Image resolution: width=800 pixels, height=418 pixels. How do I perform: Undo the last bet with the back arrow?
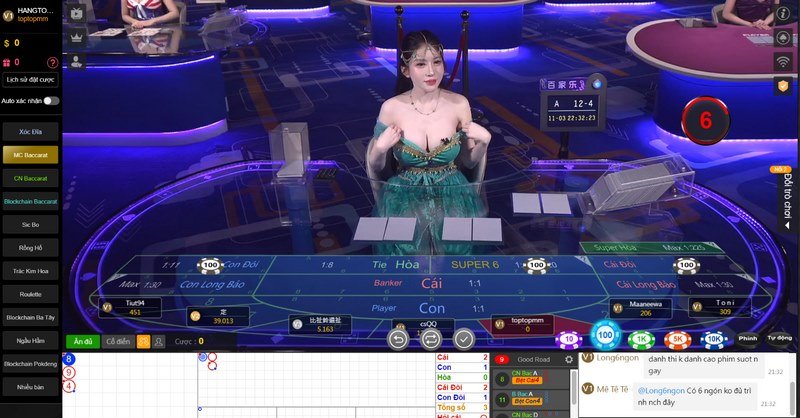click(399, 338)
